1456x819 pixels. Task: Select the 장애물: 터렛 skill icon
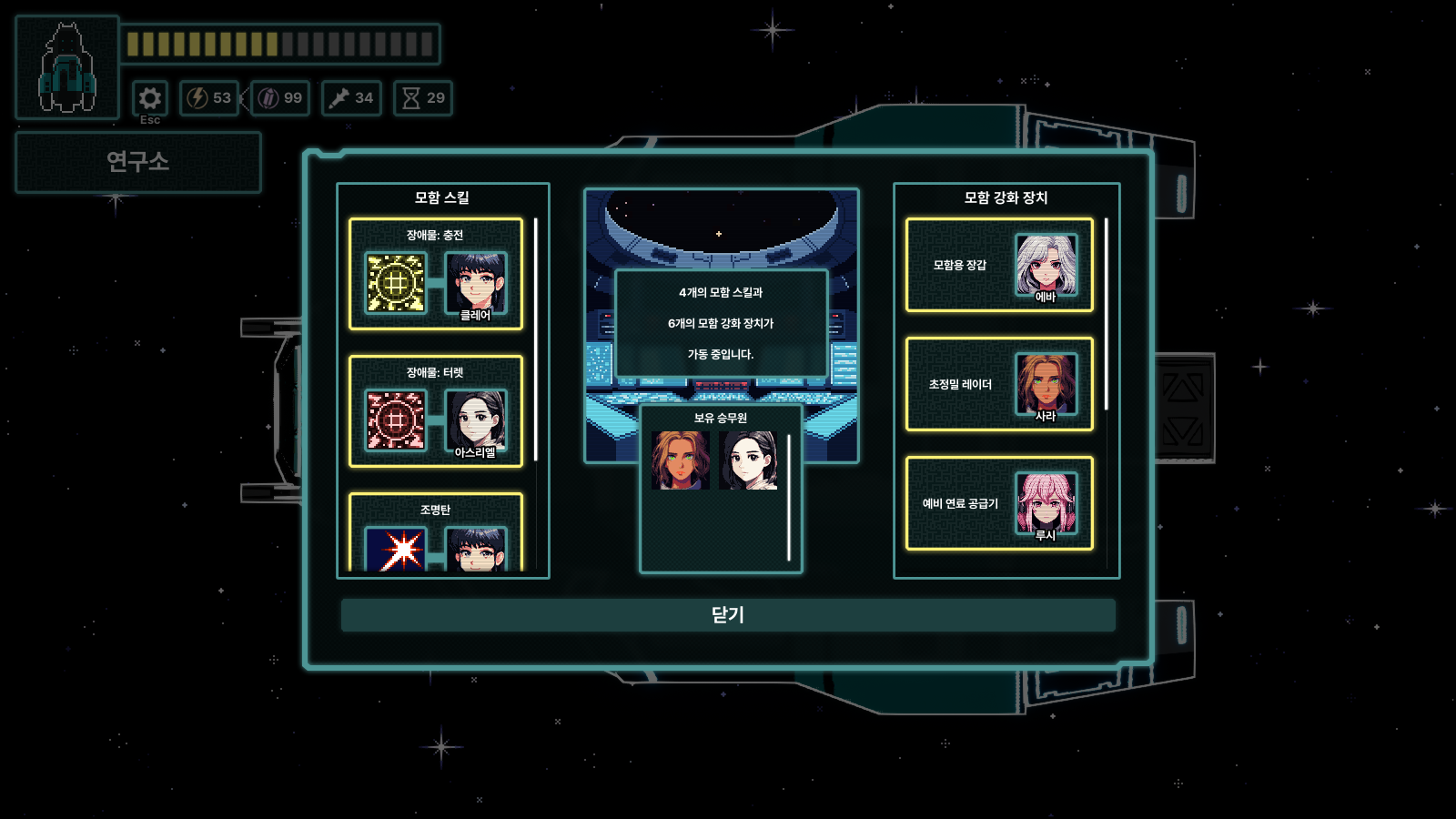[397, 420]
